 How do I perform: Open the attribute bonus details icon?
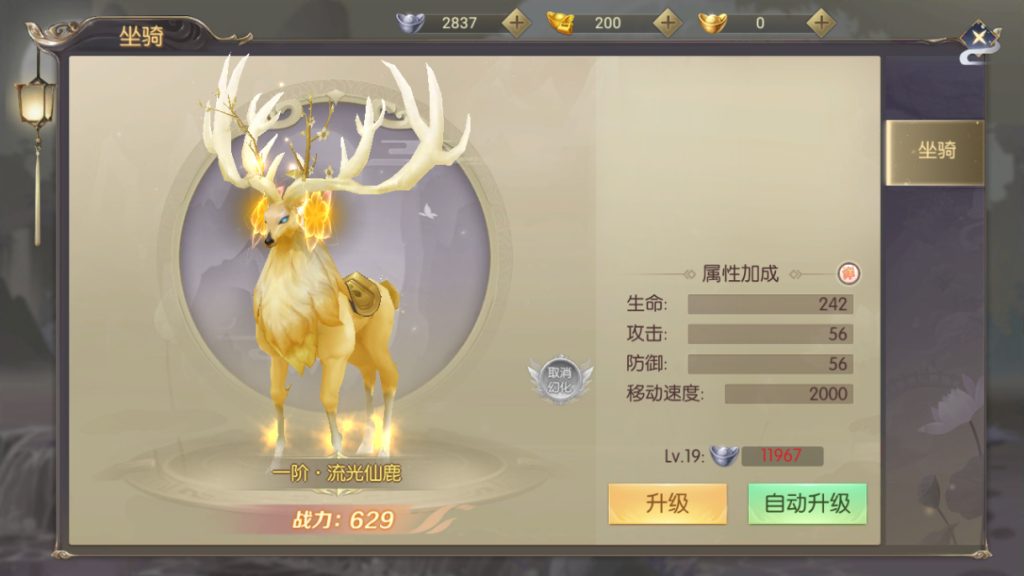click(849, 273)
